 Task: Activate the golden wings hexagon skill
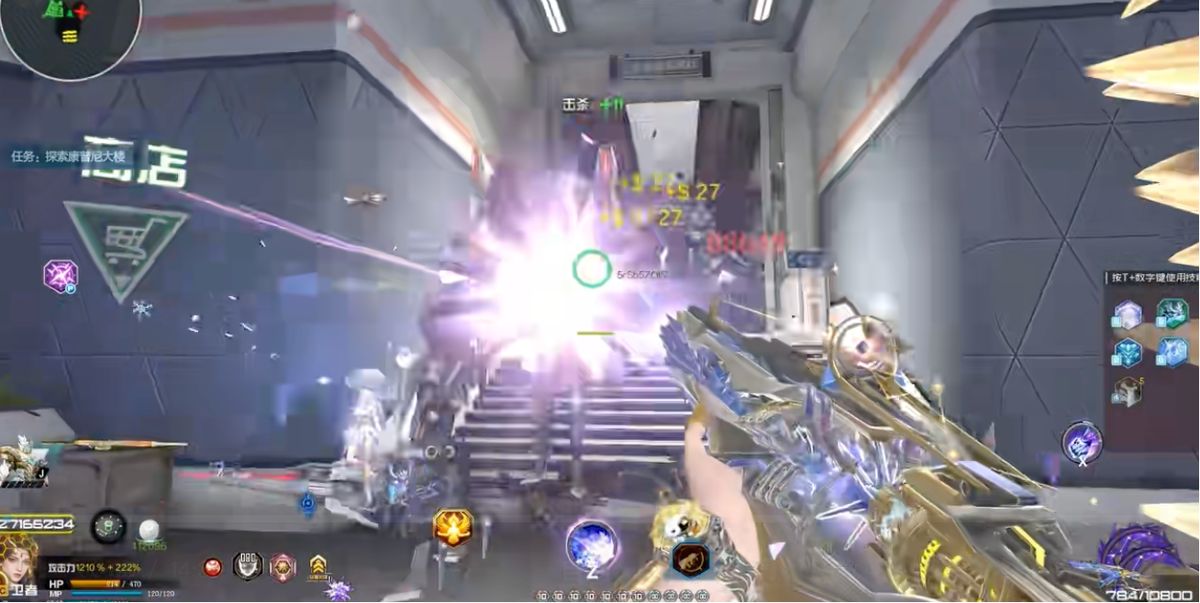[452, 527]
